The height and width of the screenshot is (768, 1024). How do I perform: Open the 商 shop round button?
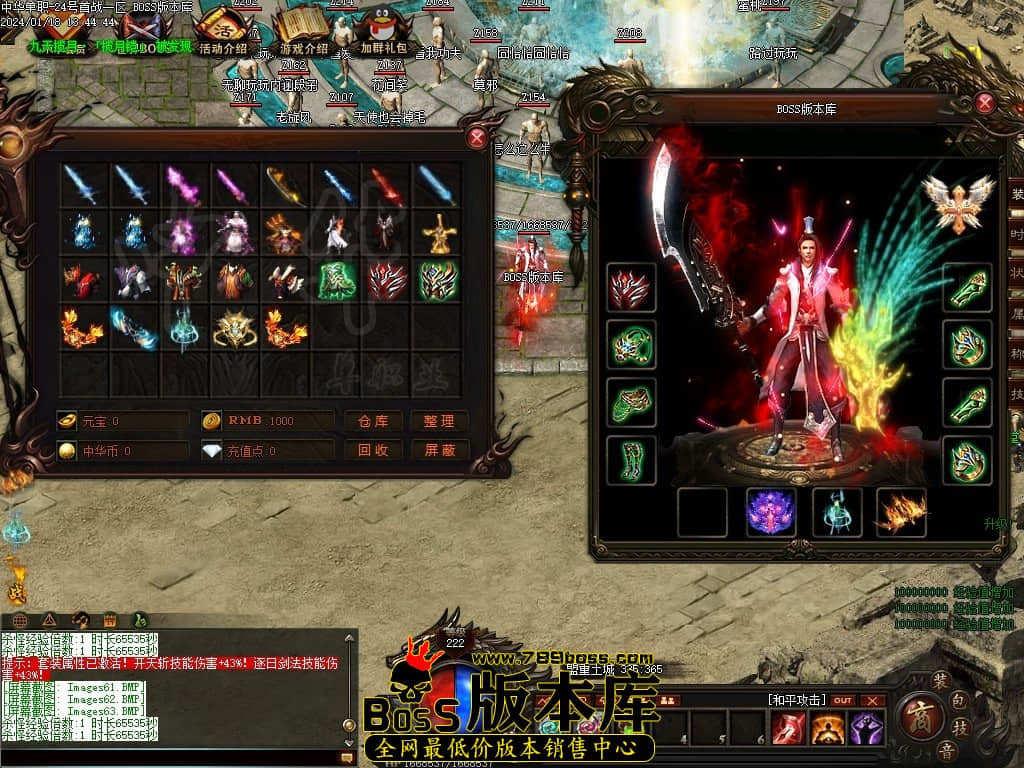[915, 716]
